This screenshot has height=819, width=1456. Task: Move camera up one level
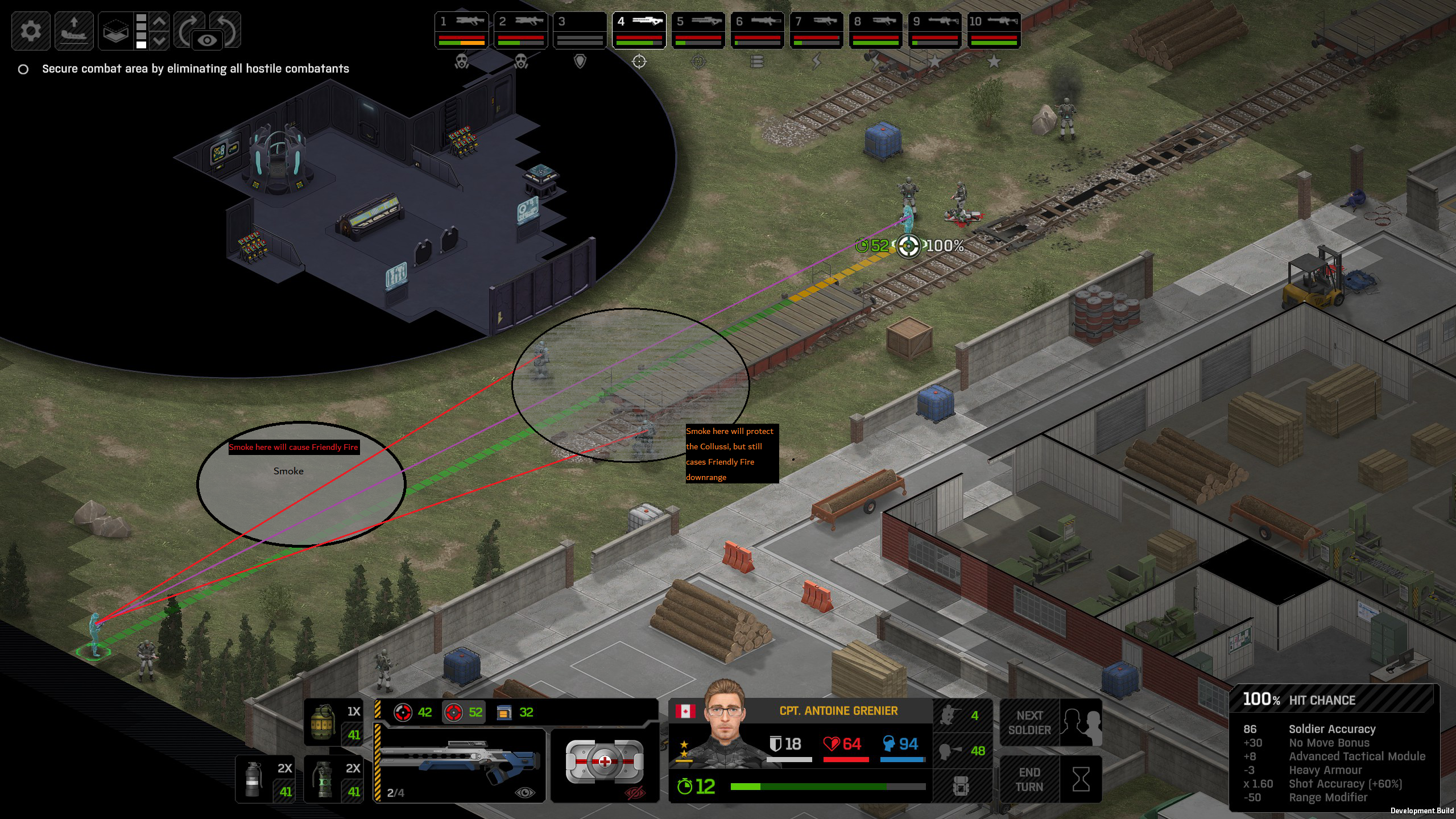160,22
